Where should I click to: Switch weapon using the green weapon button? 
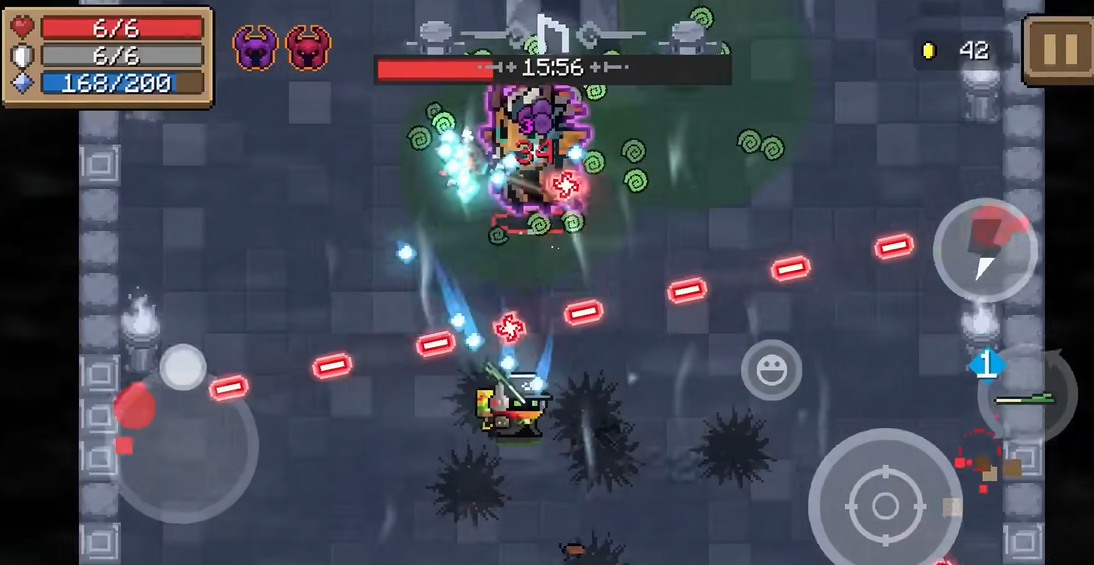1027,394
